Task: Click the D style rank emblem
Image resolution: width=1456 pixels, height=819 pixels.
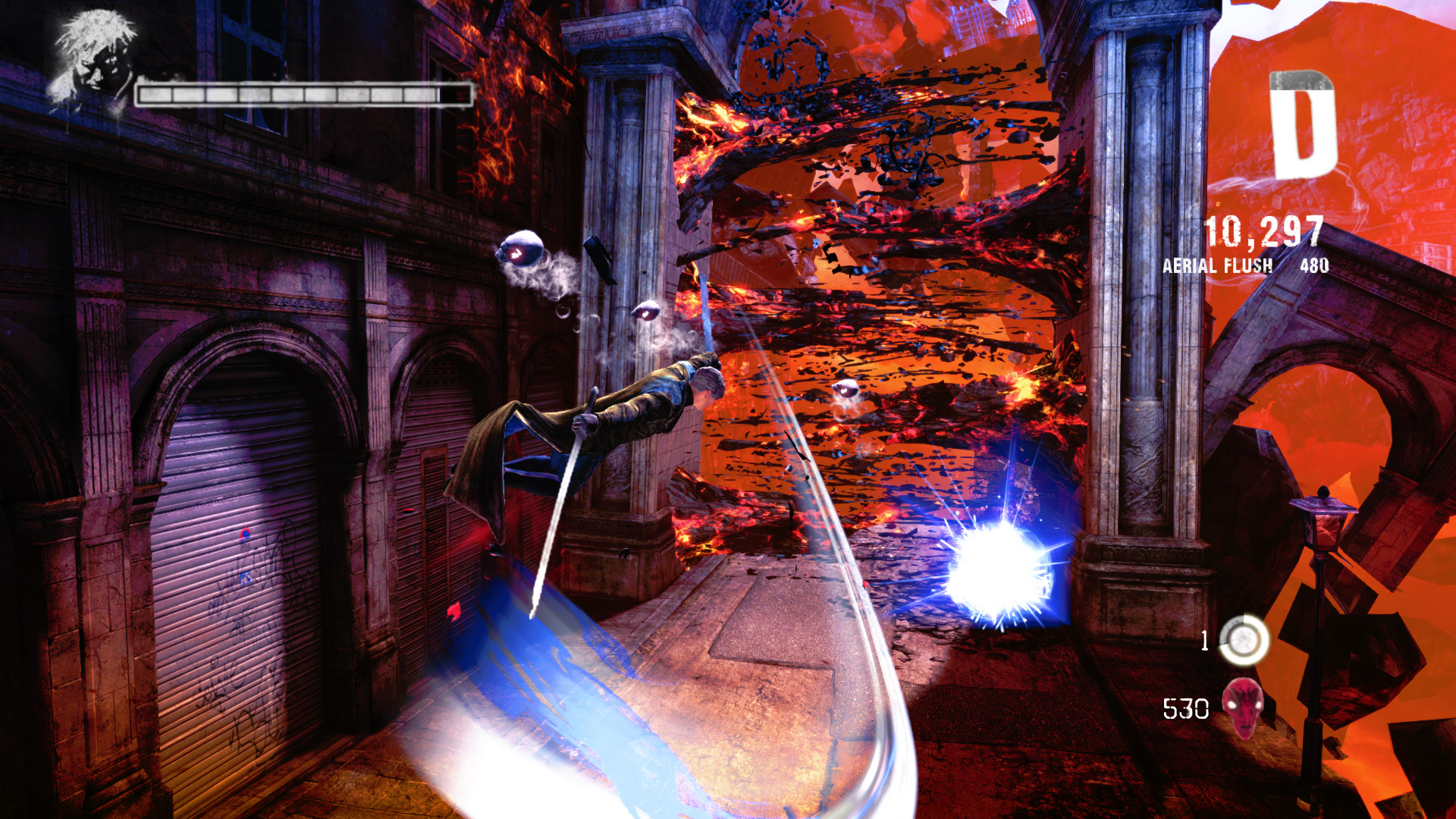Action: 1302,125
